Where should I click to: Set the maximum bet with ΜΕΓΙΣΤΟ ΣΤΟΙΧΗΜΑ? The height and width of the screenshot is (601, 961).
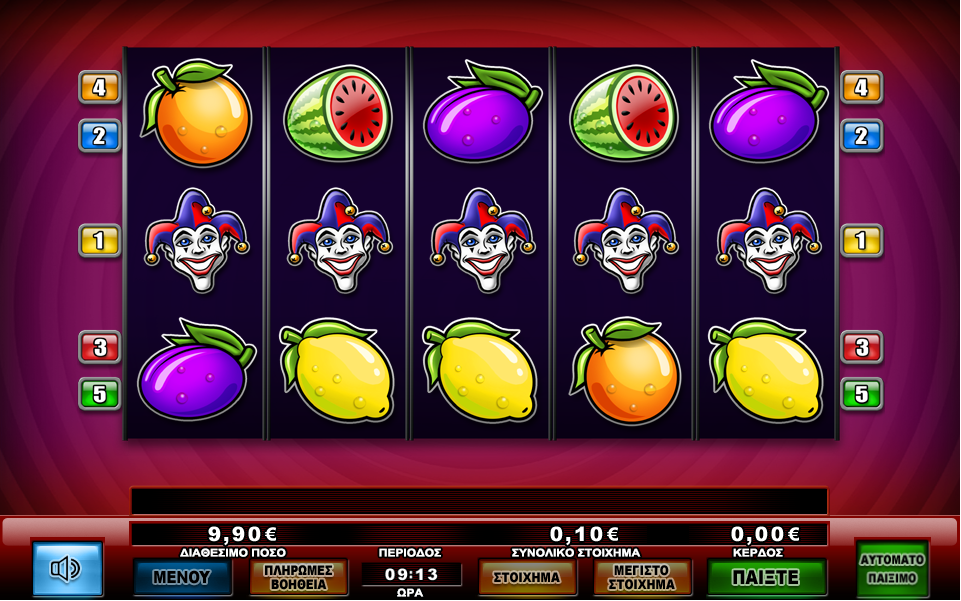pyautogui.click(x=642, y=577)
